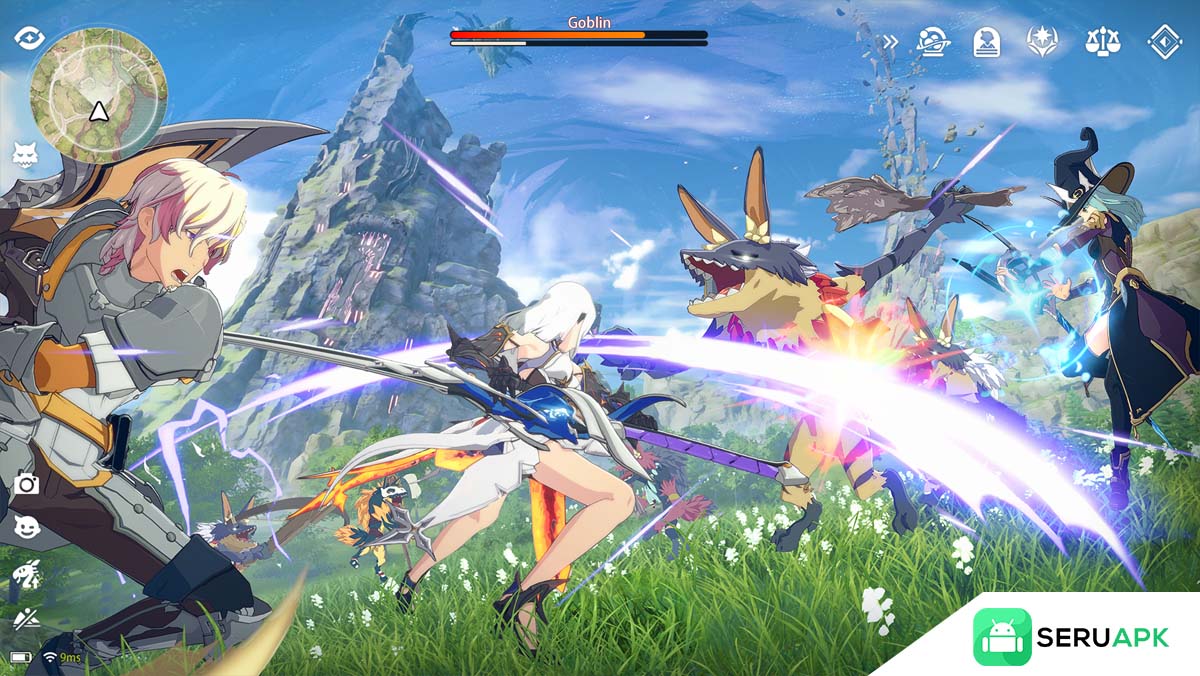The width and height of the screenshot is (1200, 676).
Task: Open the circular minimap
Action: pos(97,95)
